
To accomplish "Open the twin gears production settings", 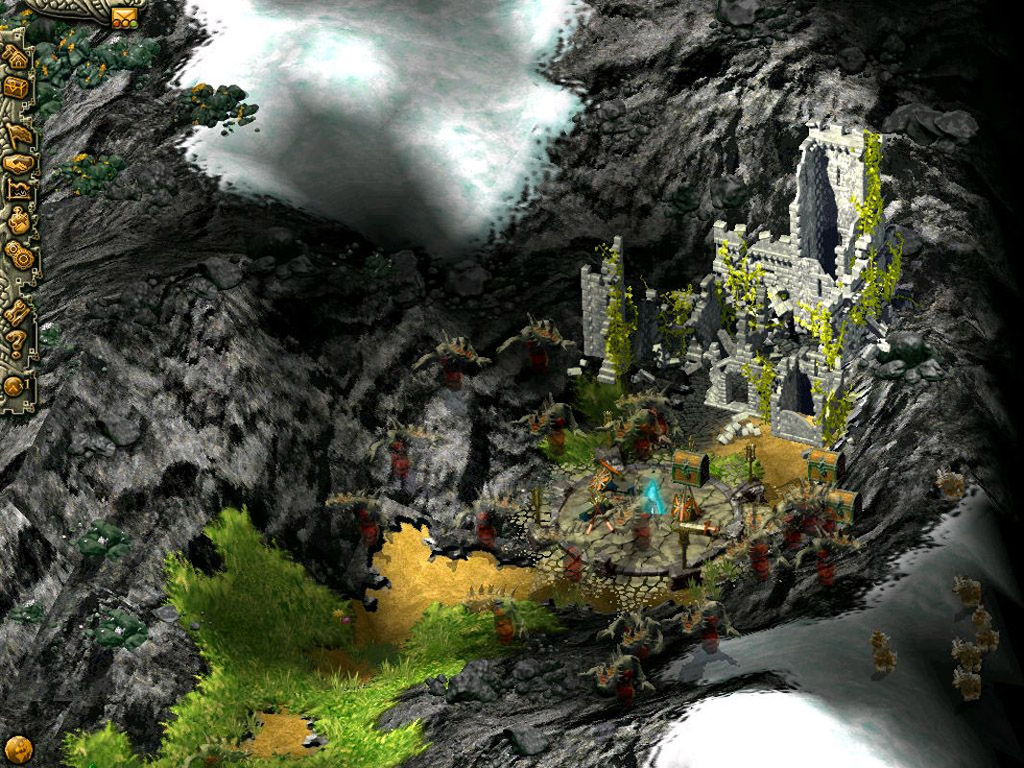I will tap(17, 255).
